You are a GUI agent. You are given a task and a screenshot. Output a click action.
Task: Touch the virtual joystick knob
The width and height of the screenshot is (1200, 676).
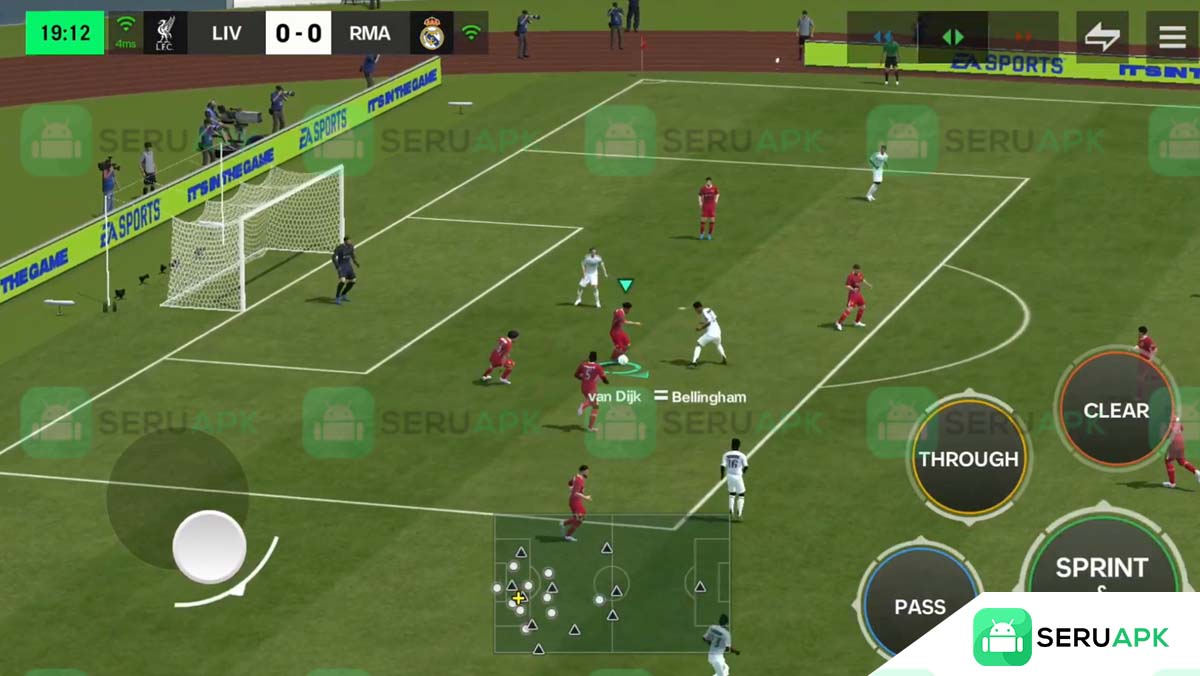[209, 546]
